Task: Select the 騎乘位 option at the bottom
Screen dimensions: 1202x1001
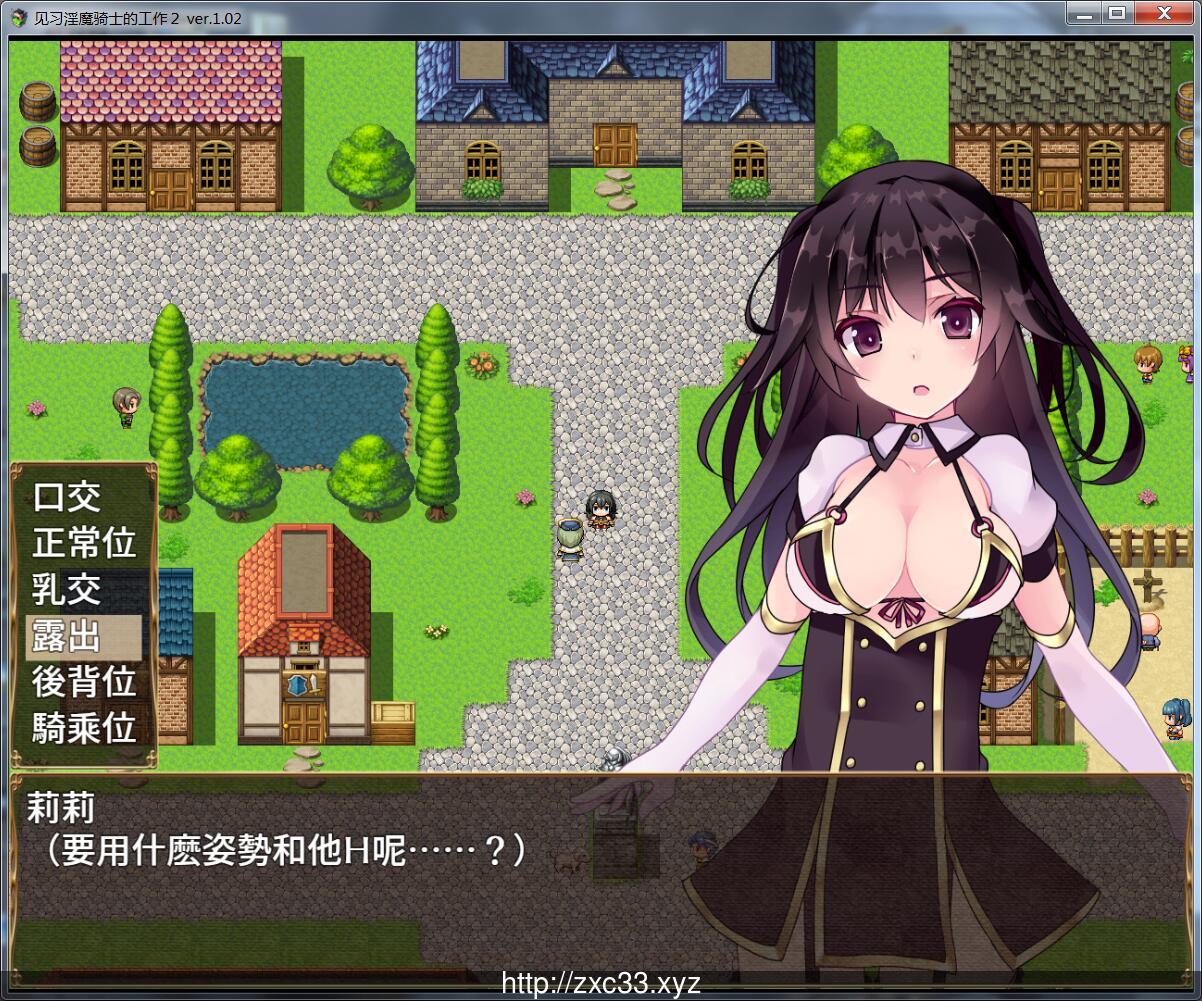Action: pos(84,728)
